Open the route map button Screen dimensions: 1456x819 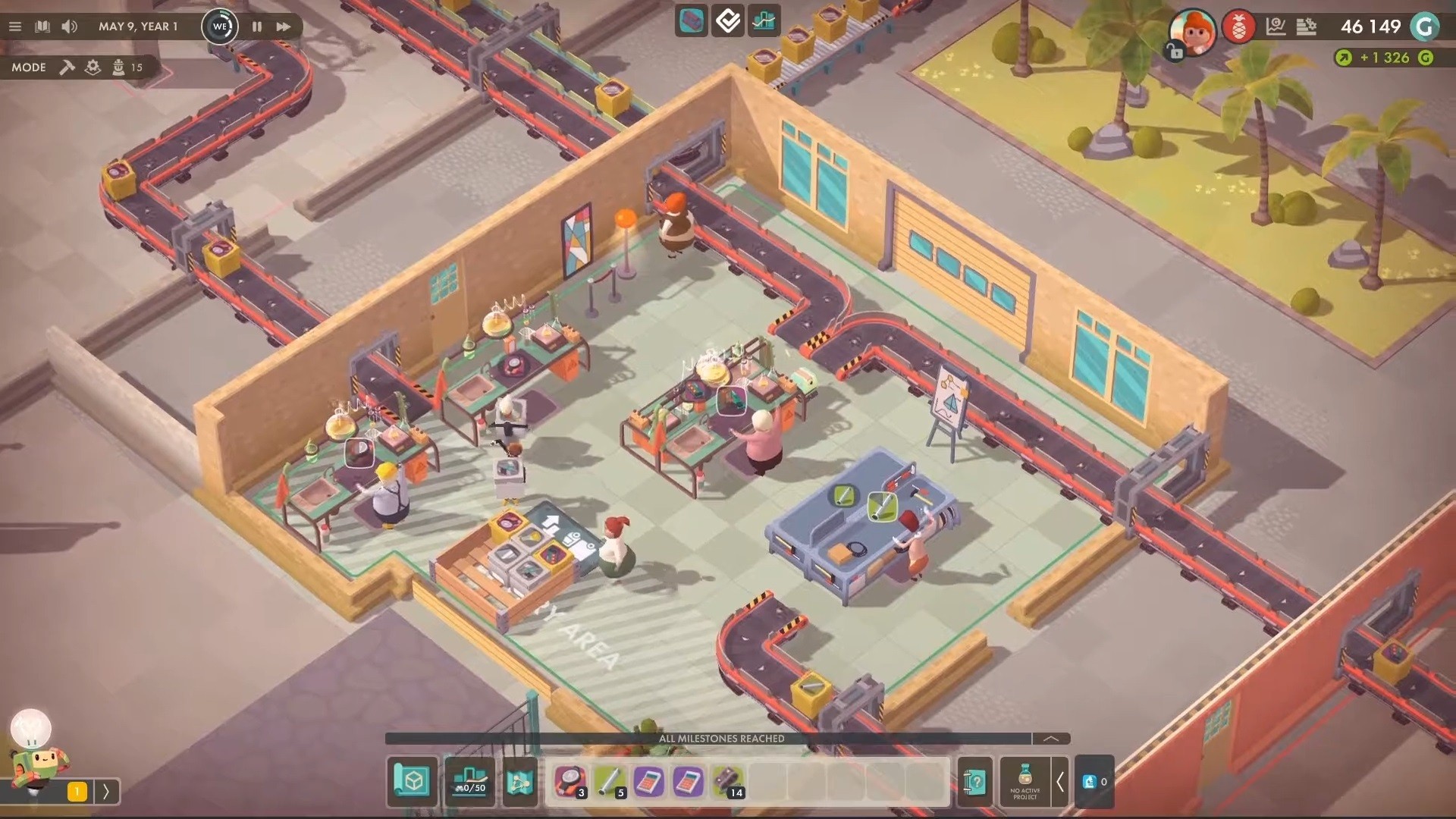point(519,781)
